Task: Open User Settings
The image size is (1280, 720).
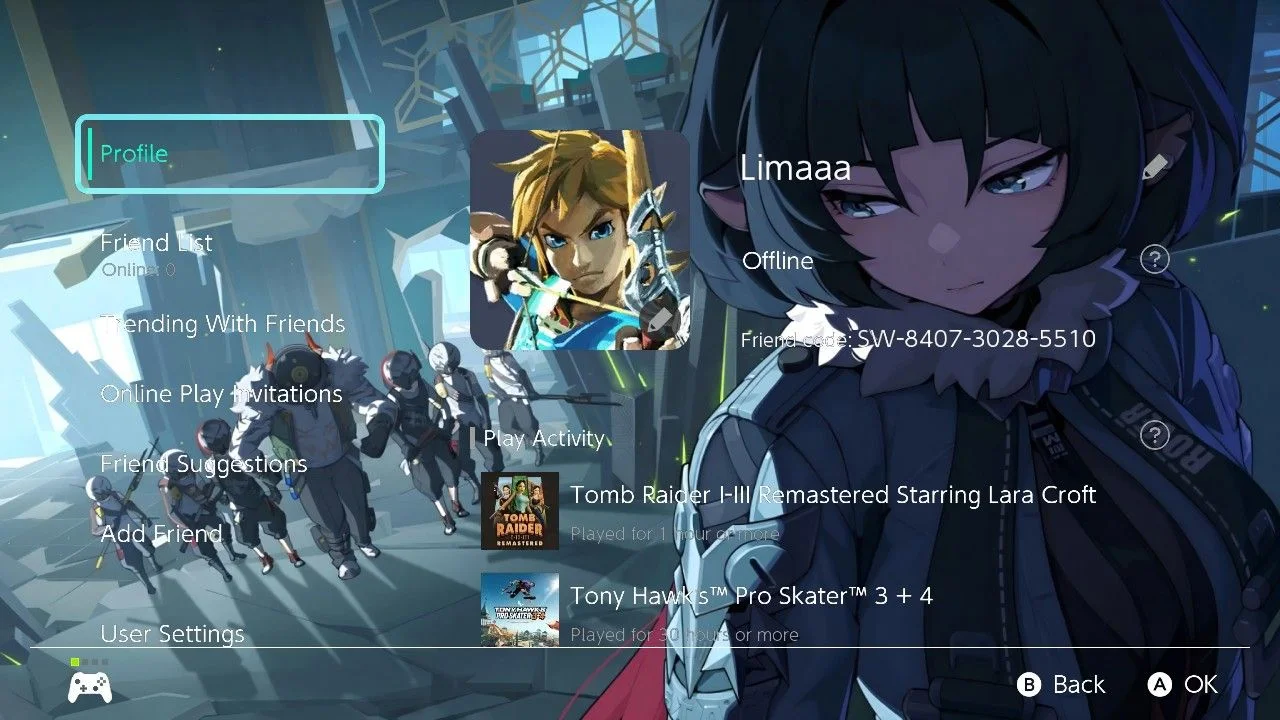Action: [x=172, y=634]
